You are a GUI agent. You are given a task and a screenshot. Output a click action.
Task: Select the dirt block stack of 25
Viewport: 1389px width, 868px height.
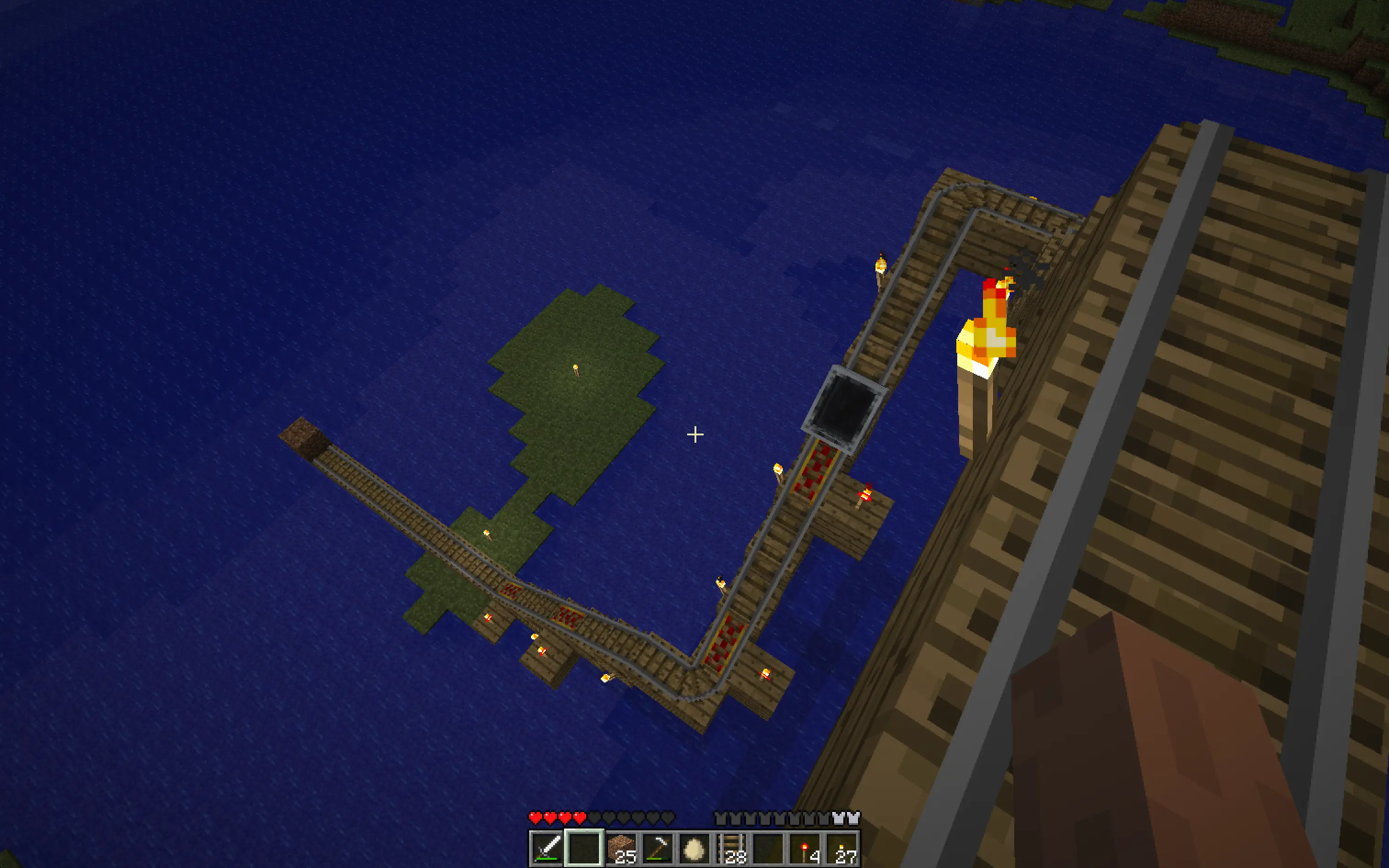(621, 848)
